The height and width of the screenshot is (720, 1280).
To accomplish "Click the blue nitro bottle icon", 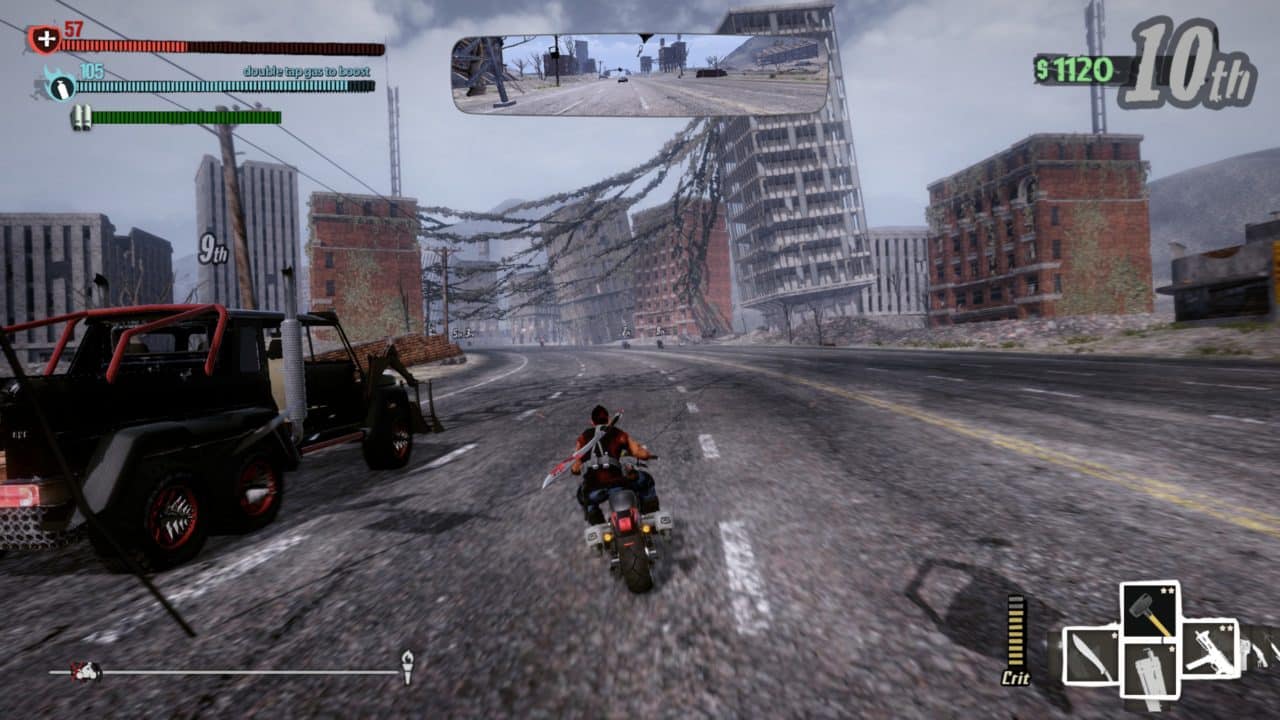I will [62, 87].
